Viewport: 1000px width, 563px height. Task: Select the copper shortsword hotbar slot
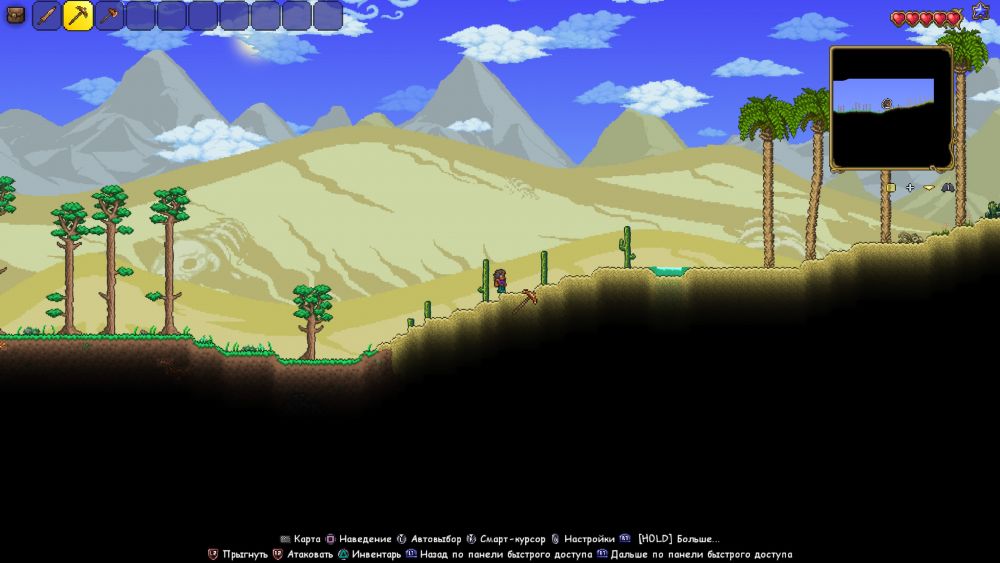tap(47, 16)
